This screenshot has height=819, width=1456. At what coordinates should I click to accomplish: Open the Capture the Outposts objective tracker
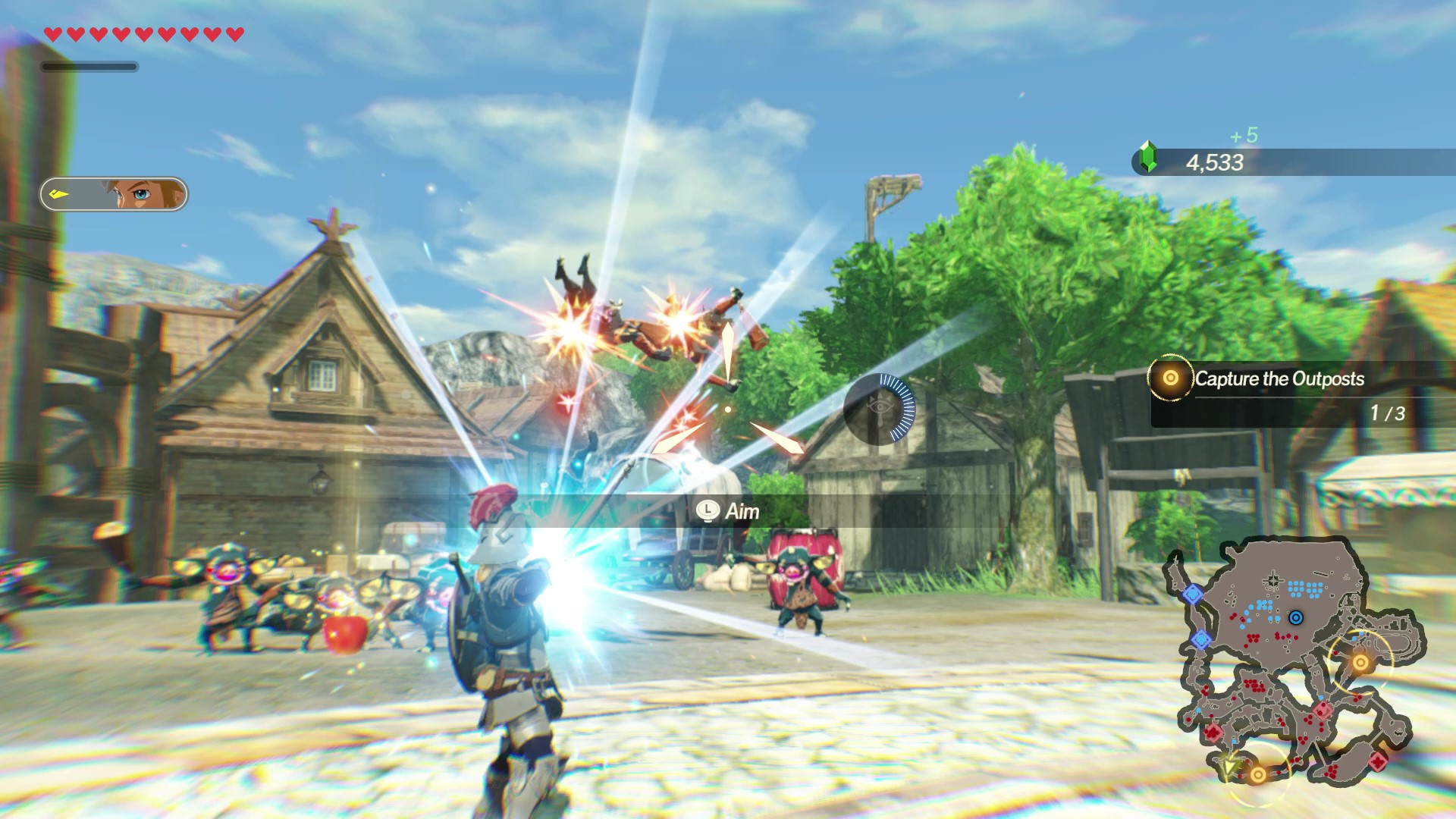coord(1279,379)
